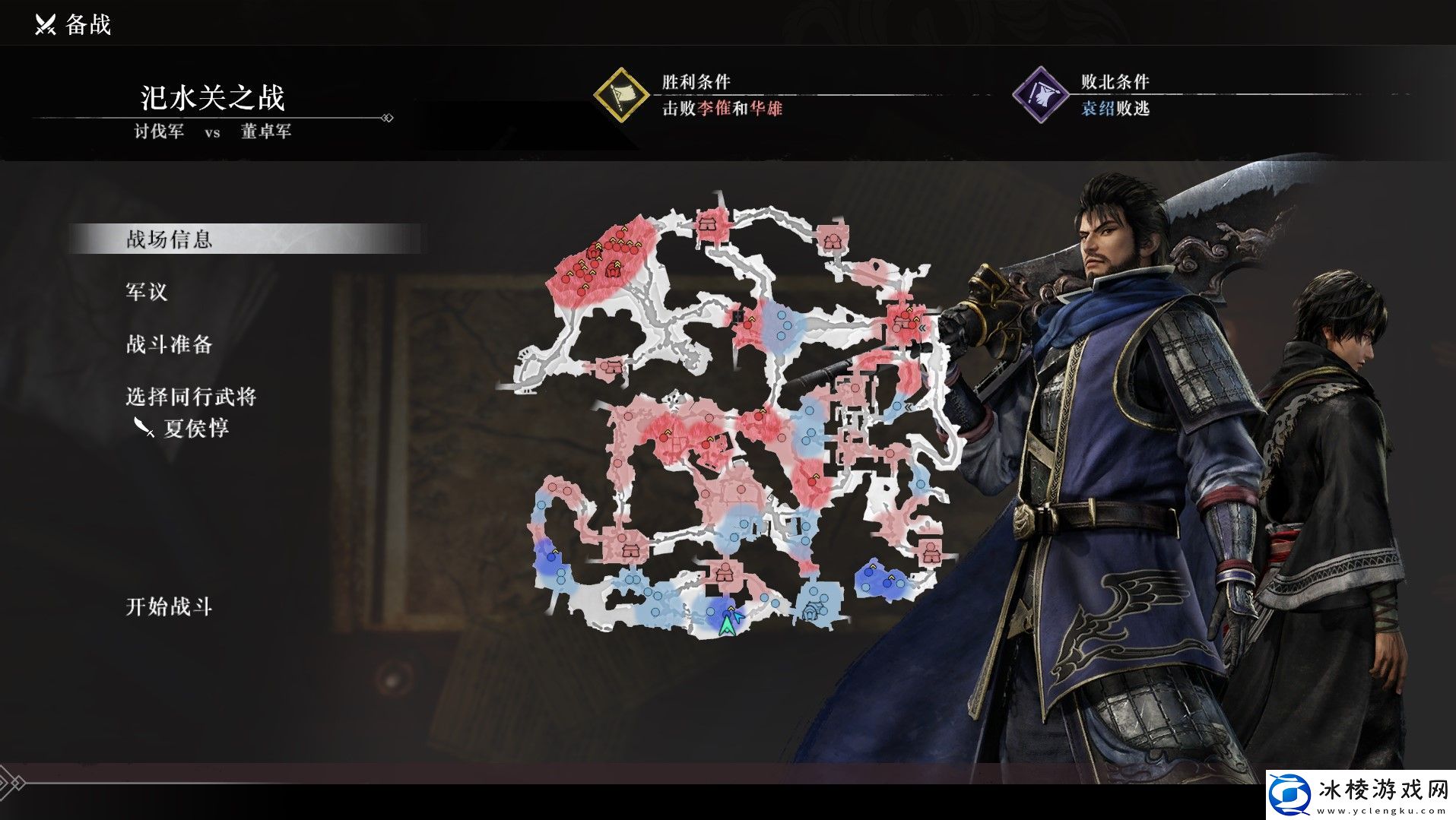Start the battle with 开始战斗

[x=169, y=606]
